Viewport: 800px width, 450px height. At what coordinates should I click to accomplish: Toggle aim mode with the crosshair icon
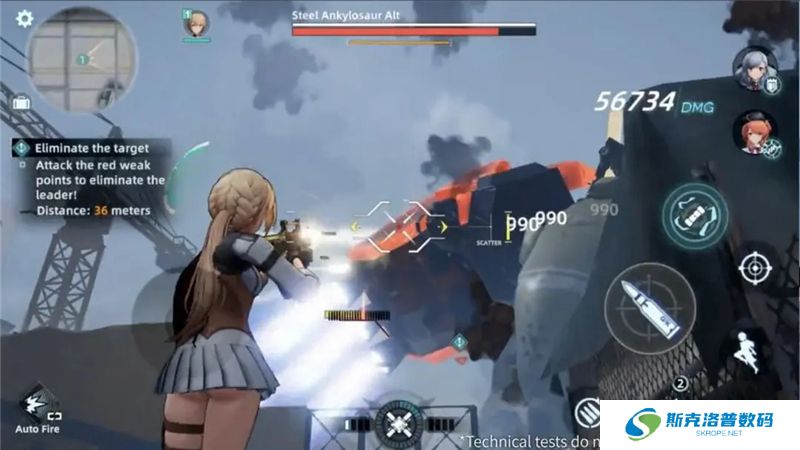[755, 268]
